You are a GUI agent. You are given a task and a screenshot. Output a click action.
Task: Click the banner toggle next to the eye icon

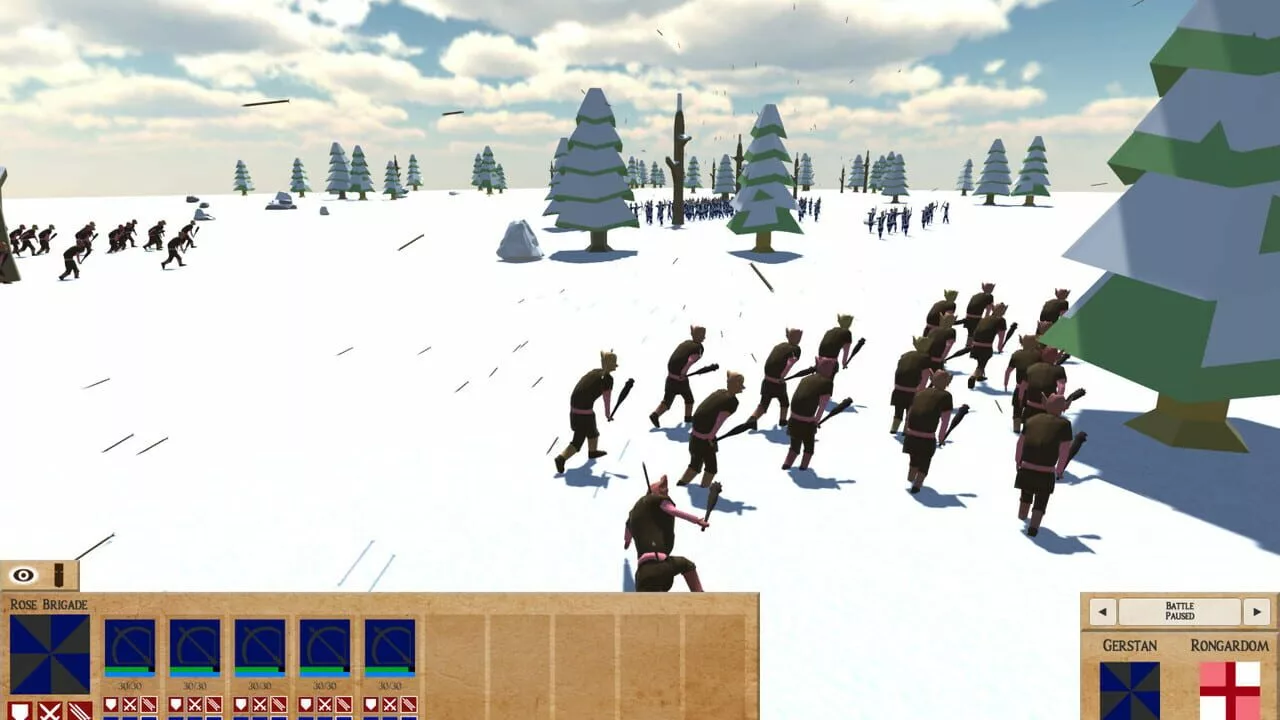pos(59,573)
